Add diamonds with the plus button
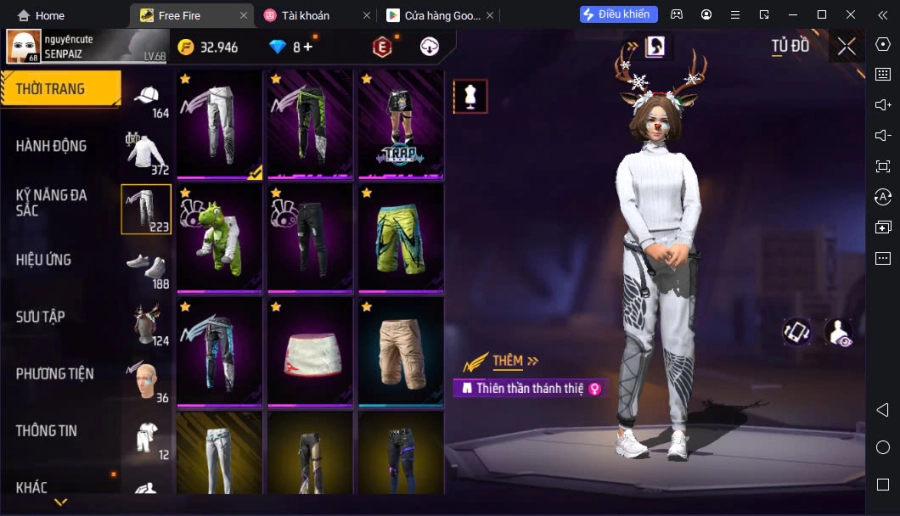This screenshot has width=900, height=516. pyautogui.click(x=308, y=47)
